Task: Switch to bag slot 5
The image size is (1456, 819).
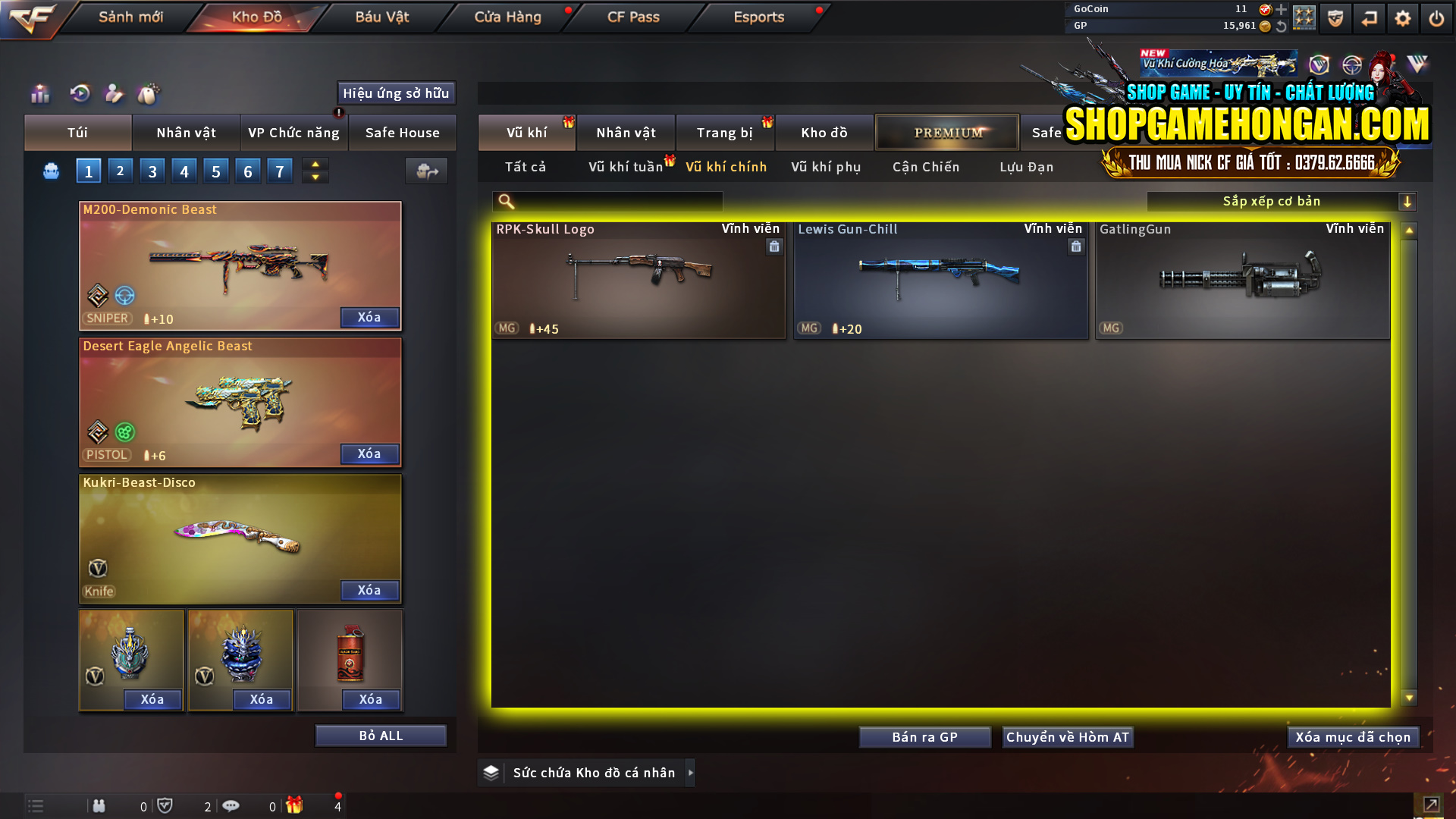Action: 216,170
